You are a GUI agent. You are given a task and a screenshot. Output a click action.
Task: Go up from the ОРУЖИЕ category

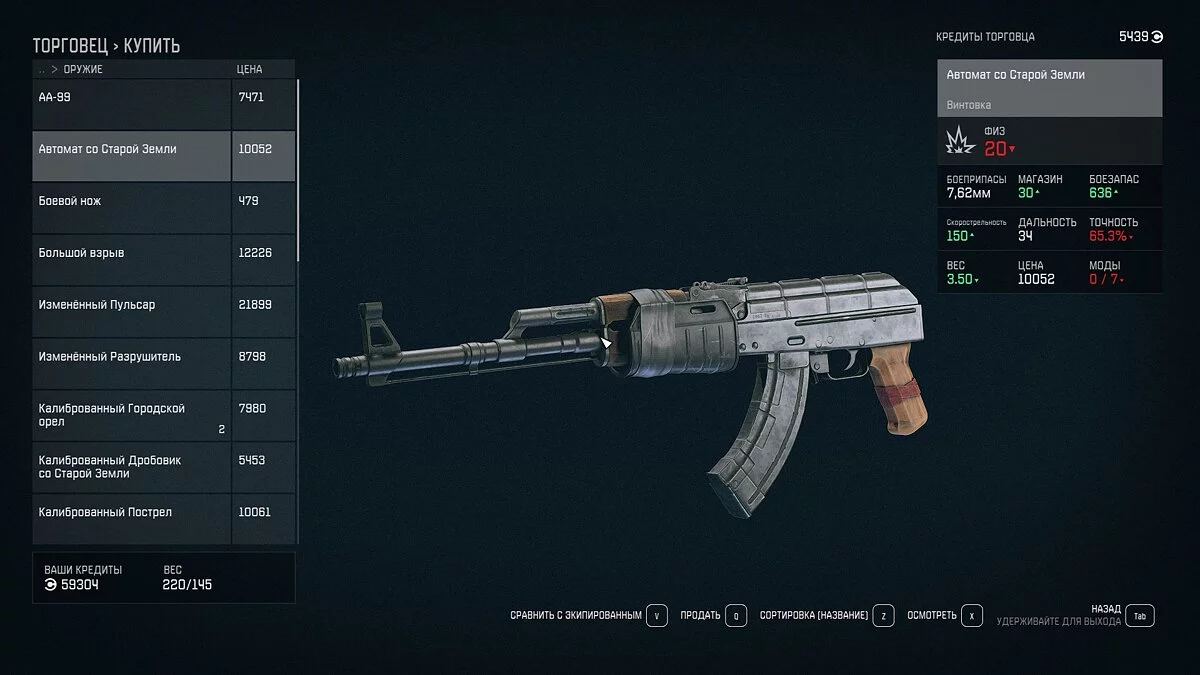(42, 70)
